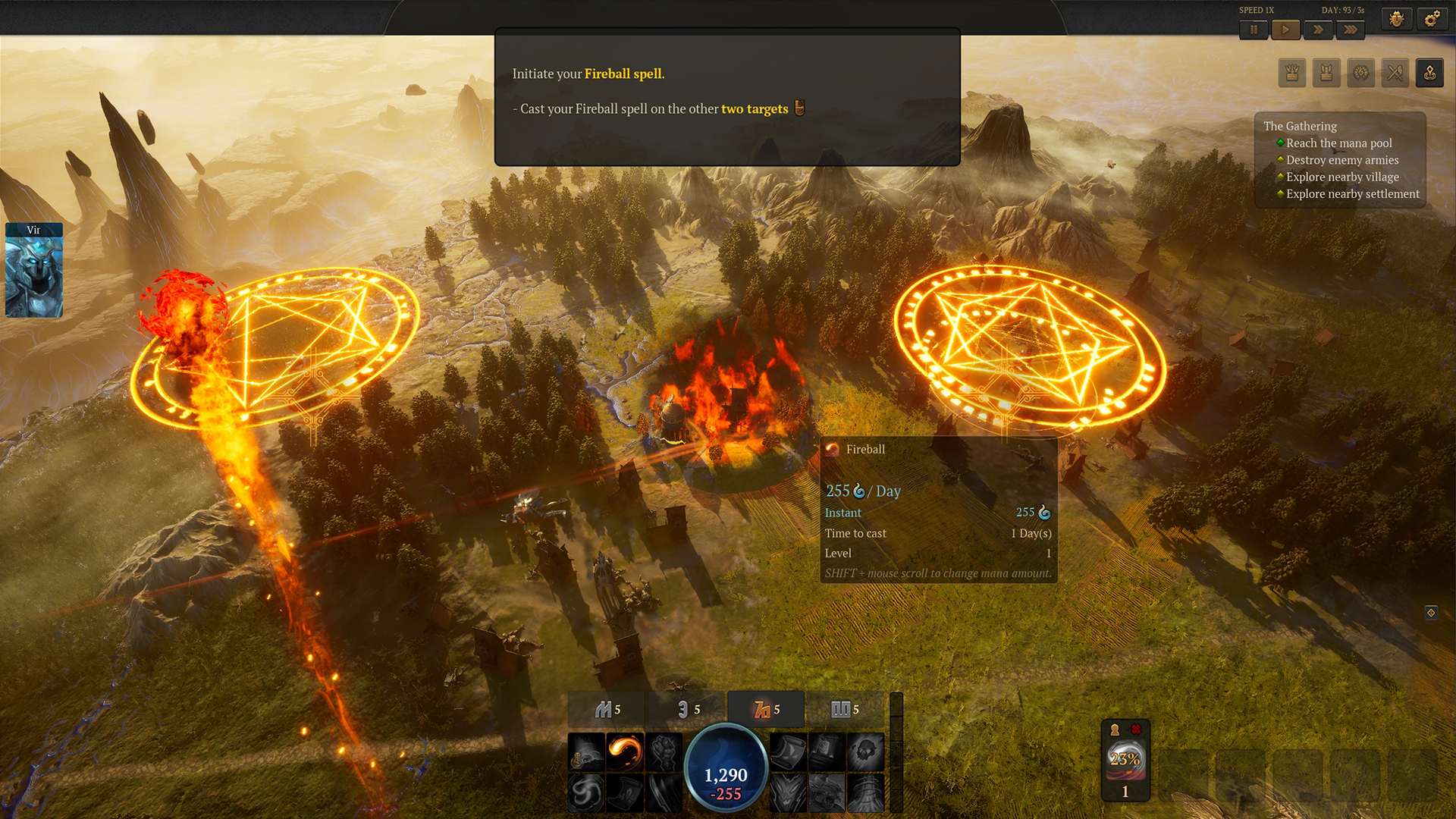The image size is (1456, 819).
Task: Select the Fireball spell icon
Action: 625,752
